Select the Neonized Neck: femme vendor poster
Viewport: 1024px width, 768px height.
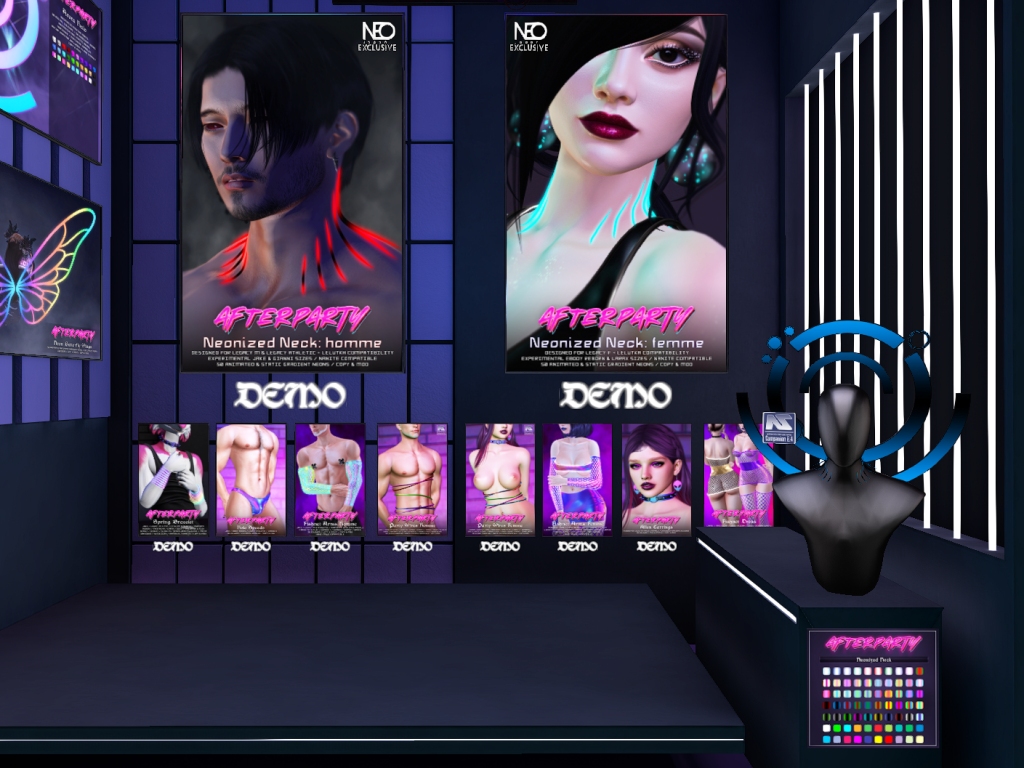(616, 193)
